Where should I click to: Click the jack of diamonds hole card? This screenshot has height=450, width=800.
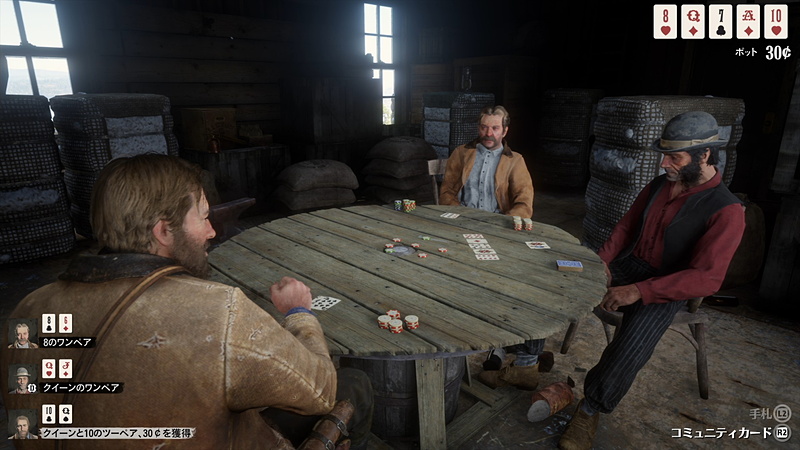click(65, 369)
